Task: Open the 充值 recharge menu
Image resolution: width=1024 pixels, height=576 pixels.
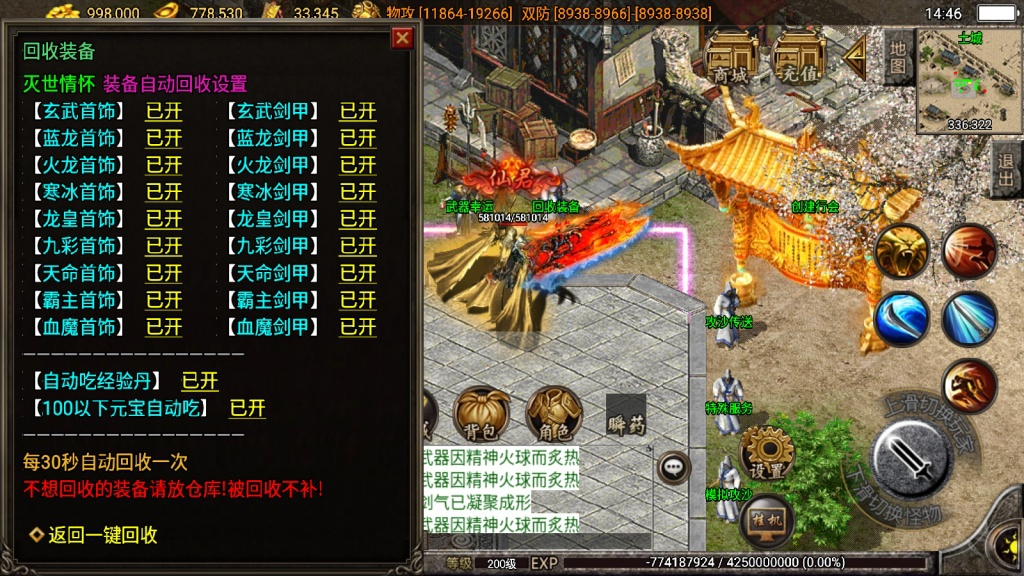Action: (799, 58)
